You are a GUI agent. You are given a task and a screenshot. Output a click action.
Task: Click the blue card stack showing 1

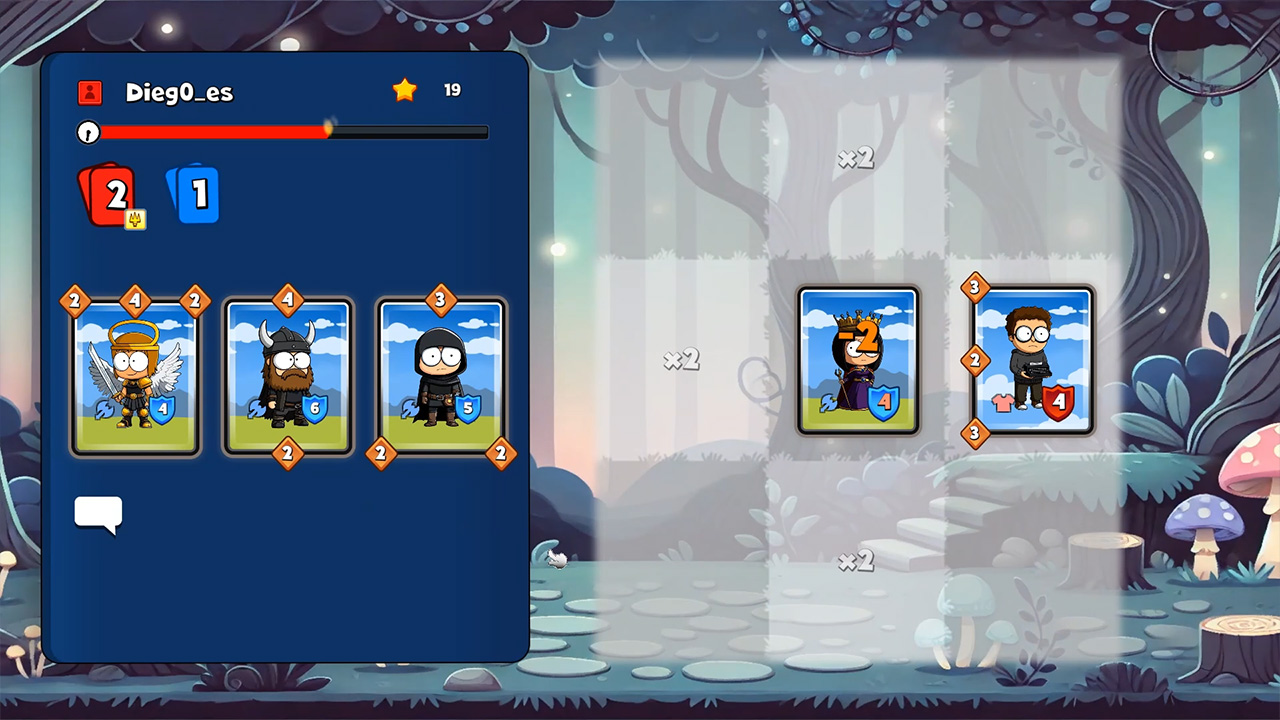196,193
